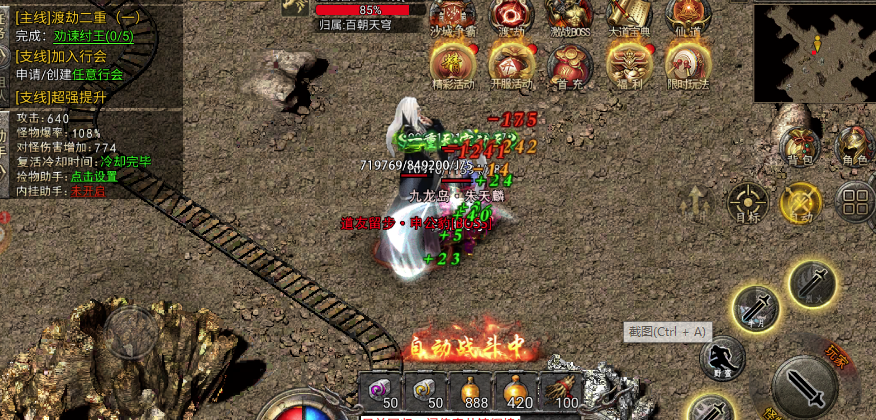Open the 激战BOSS menu icon
The width and height of the screenshot is (876, 420).
click(x=570, y=14)
